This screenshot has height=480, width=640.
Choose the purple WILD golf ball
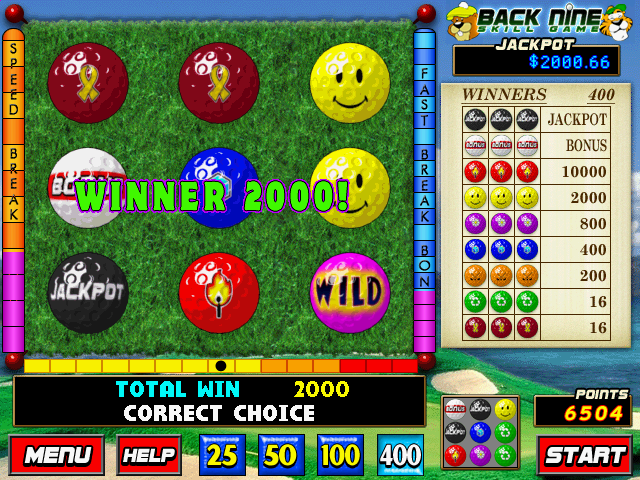[350, 292]
